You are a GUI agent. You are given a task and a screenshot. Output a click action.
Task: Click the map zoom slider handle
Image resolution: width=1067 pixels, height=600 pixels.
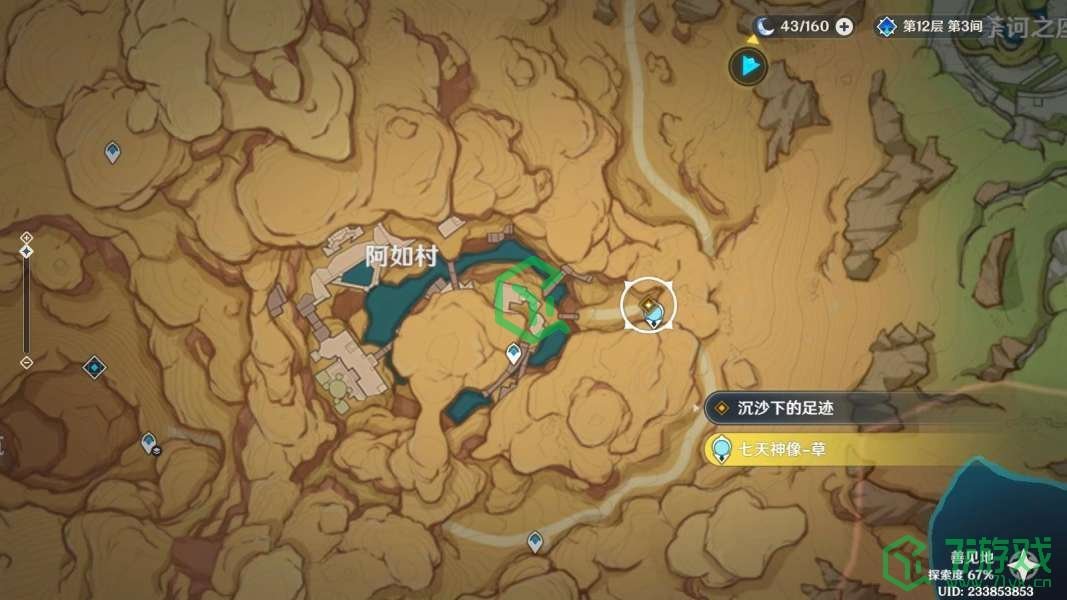coord(27,251)
